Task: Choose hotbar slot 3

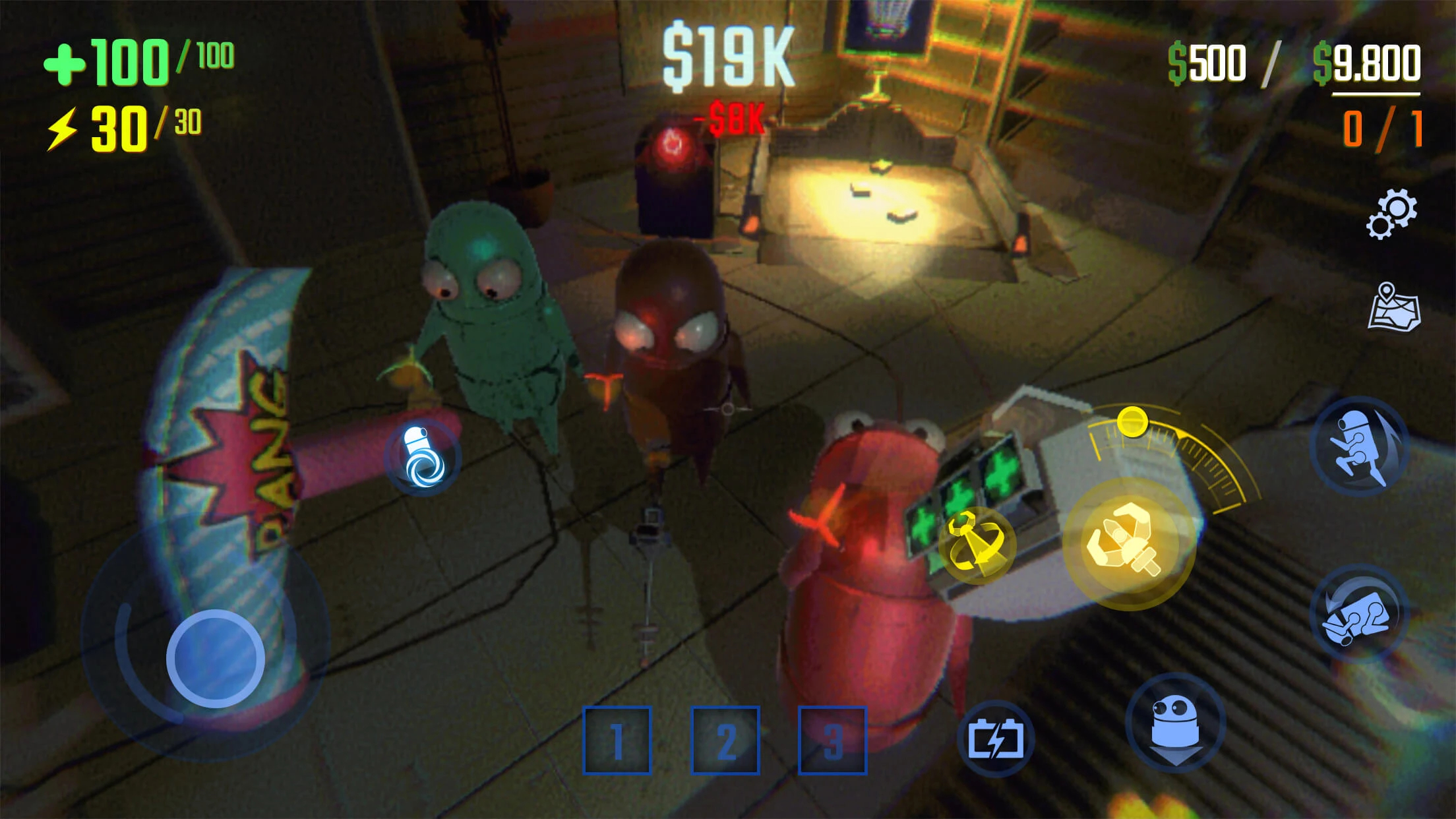Action: [x=833, y=740]
